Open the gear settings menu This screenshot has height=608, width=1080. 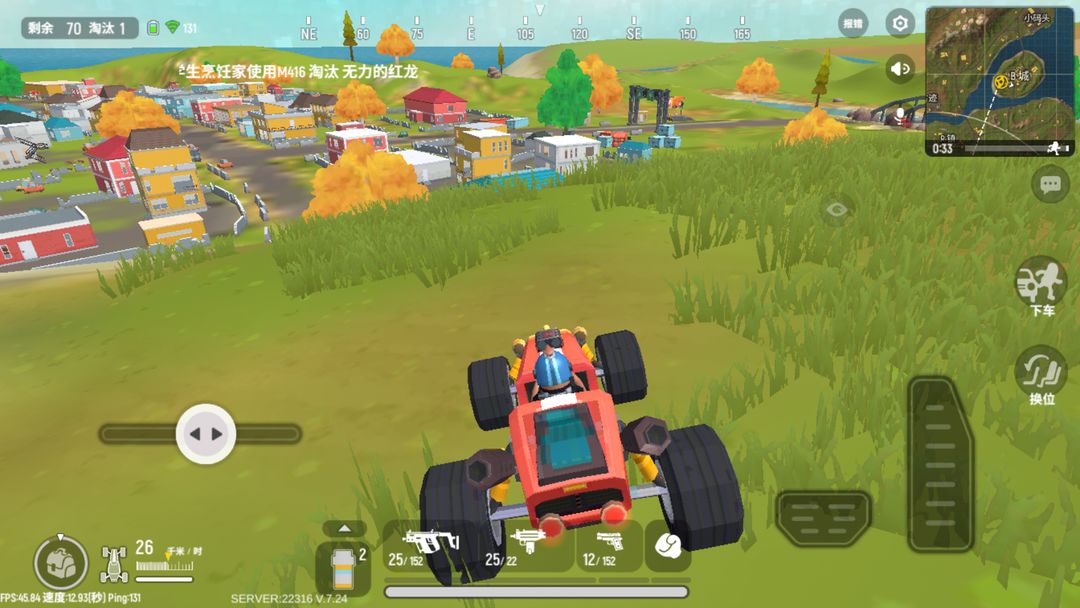click(x=900, y=23)
